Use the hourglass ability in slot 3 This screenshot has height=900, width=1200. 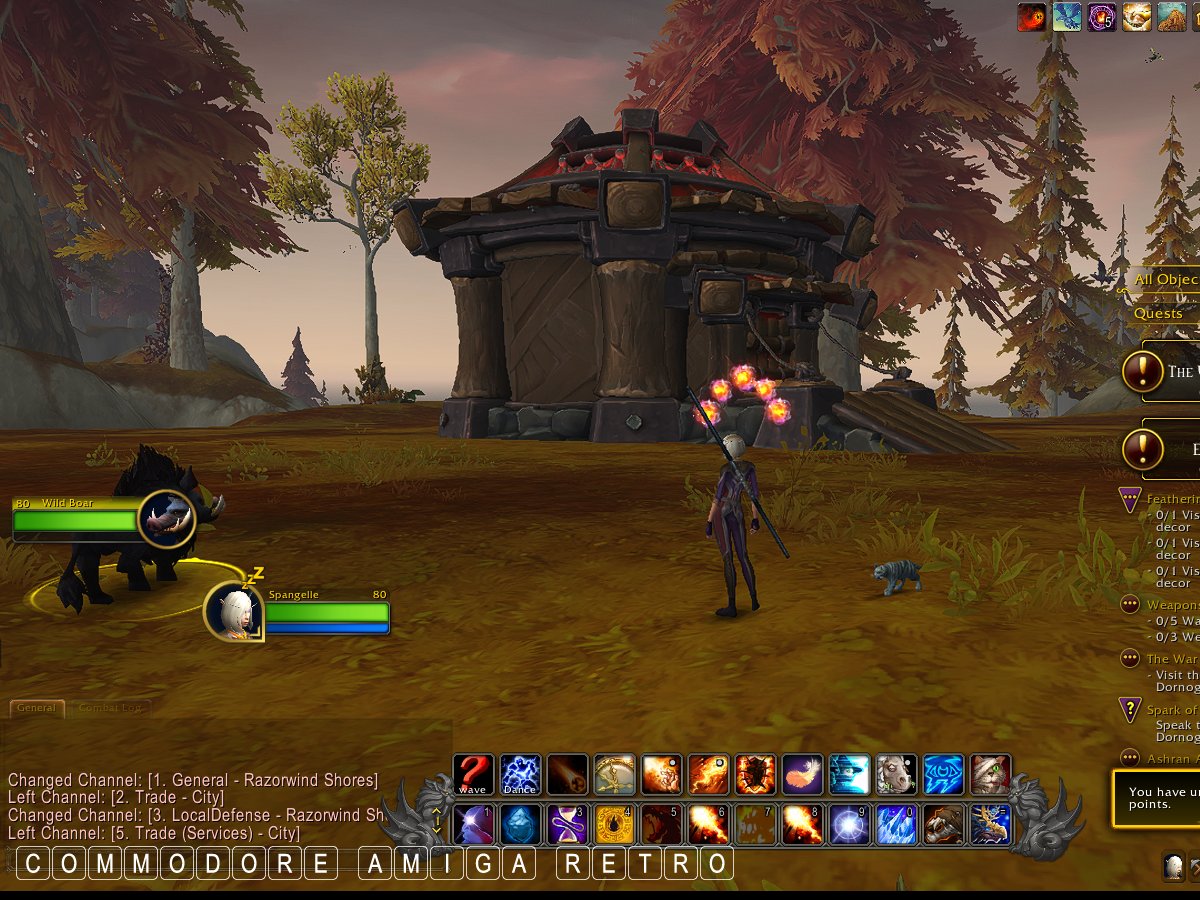(567, 825)
